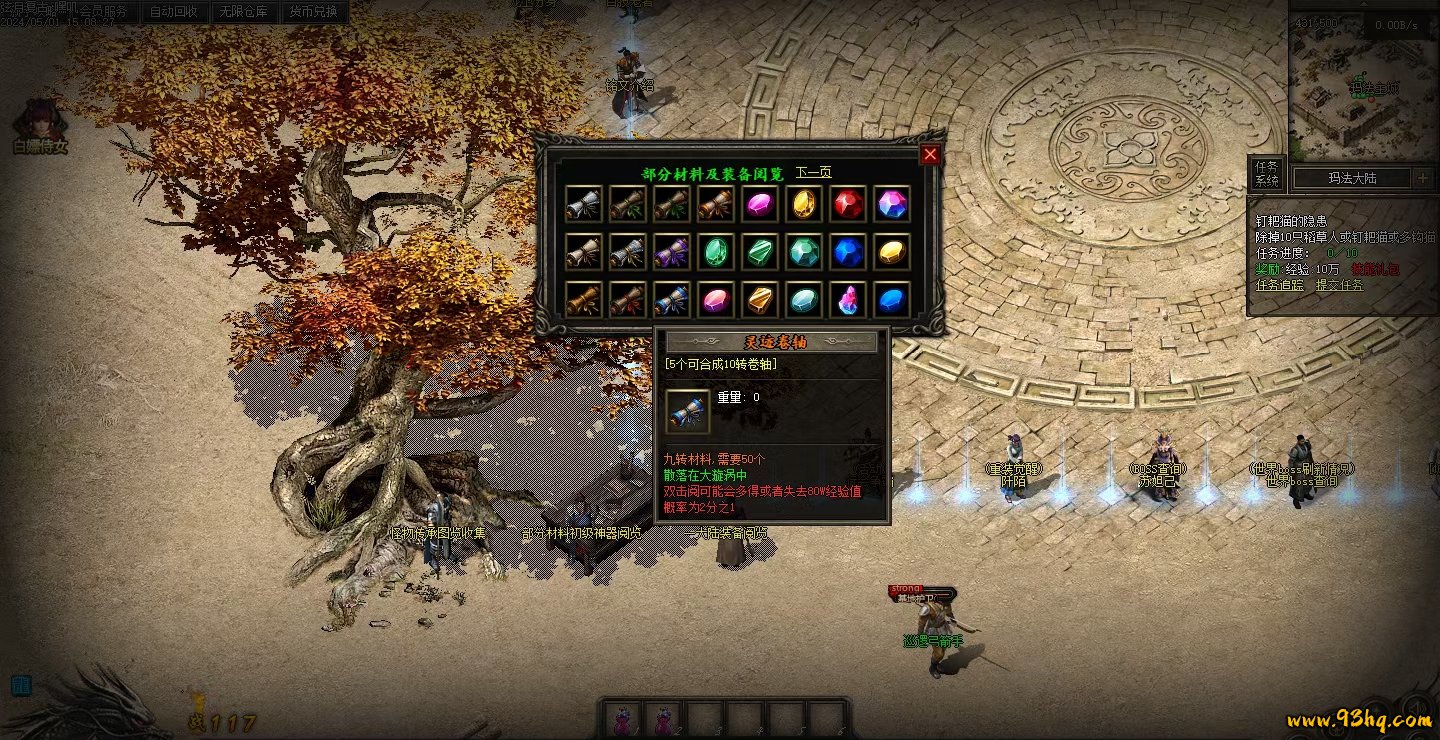Viewport: 1440px width, 740px height.
Task: Open the 任务系统 quest system button
Action: [1267, 174]
